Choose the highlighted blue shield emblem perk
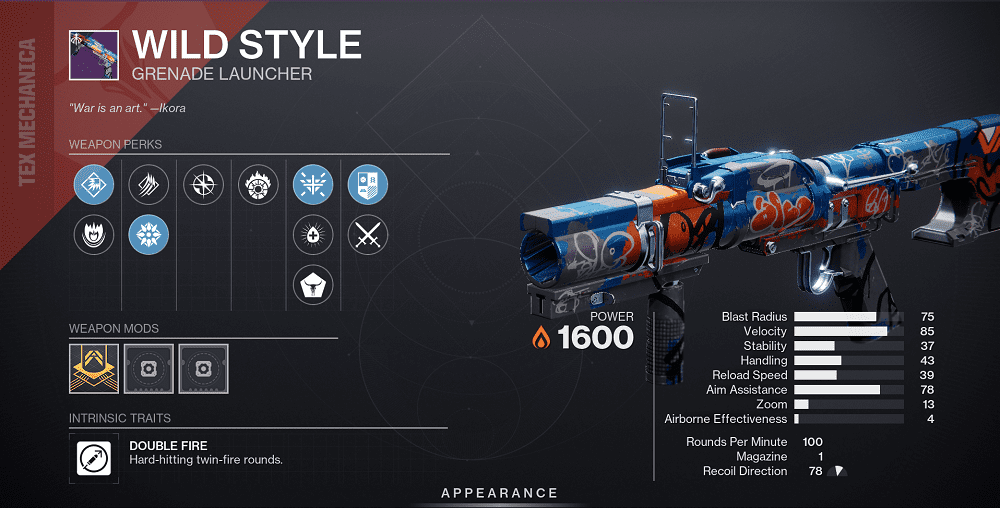 coord(367,185)
